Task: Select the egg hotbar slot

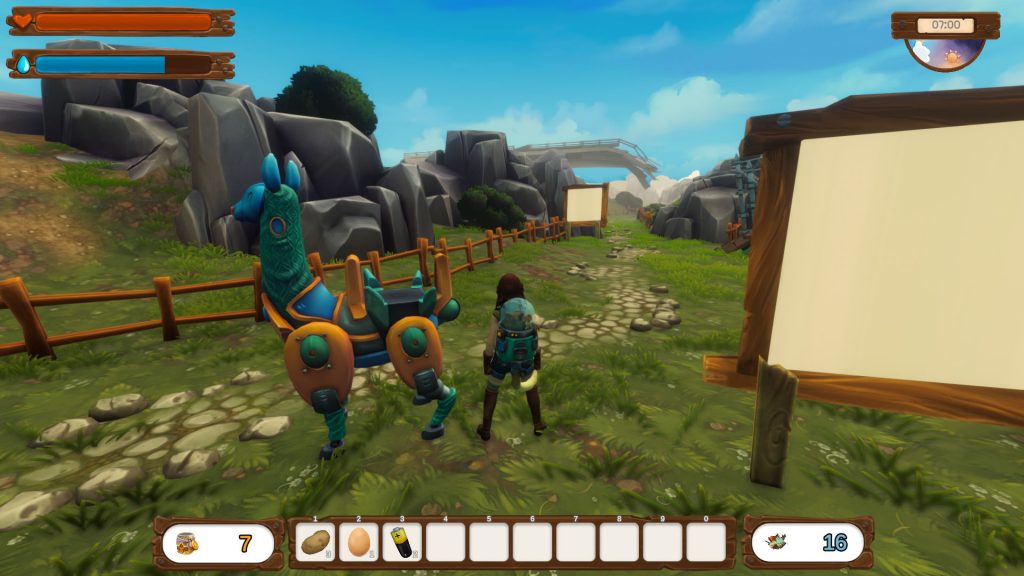Action: pos(359,543)
